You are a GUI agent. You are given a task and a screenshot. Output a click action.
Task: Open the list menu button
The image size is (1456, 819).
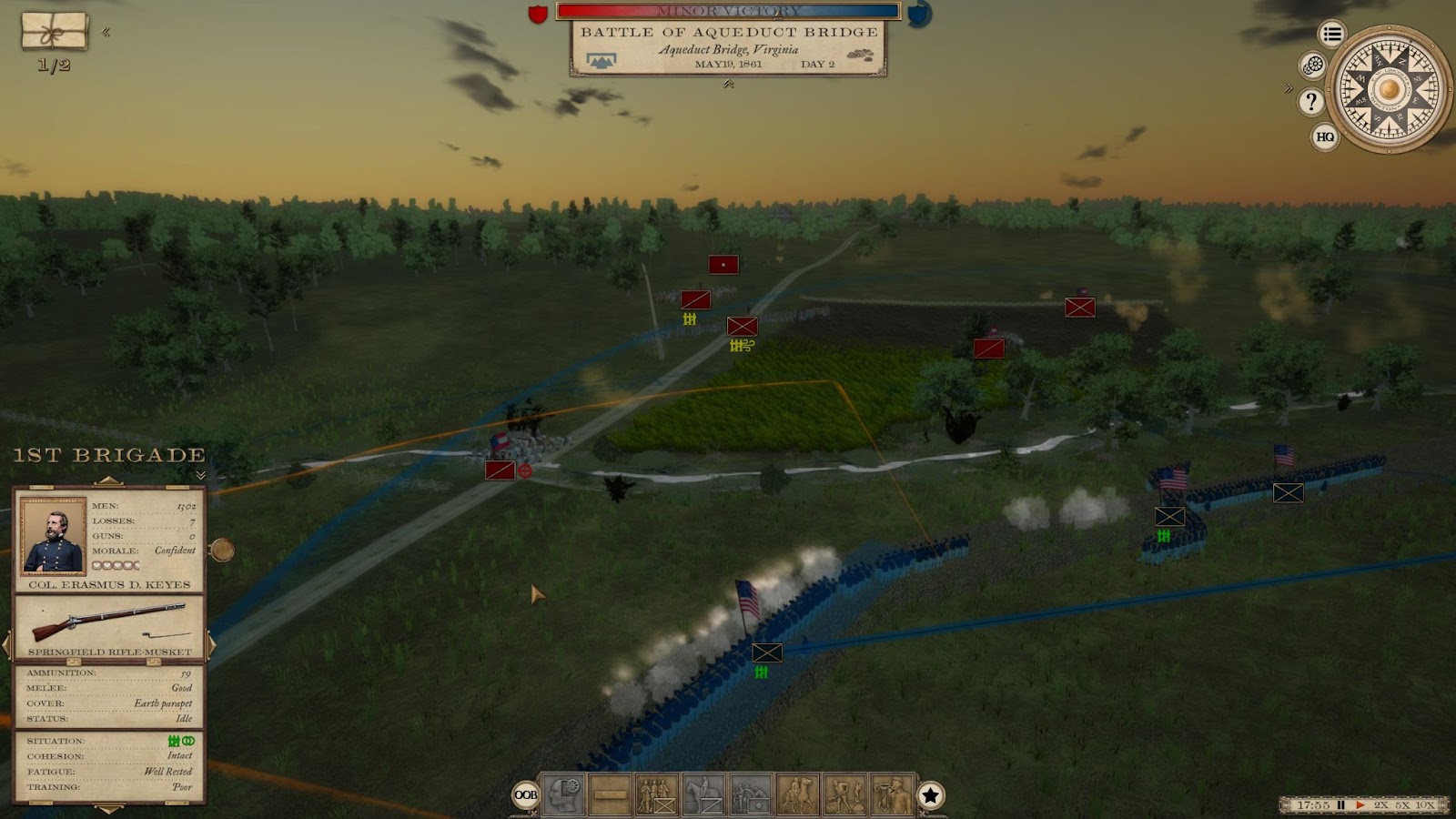1332,35
